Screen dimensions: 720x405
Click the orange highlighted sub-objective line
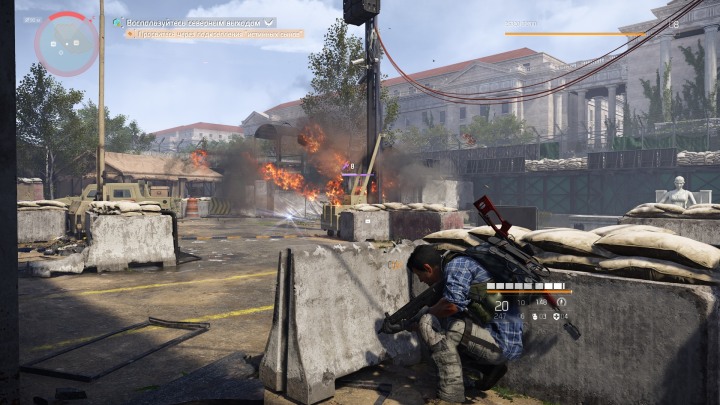tap(215, 34)
